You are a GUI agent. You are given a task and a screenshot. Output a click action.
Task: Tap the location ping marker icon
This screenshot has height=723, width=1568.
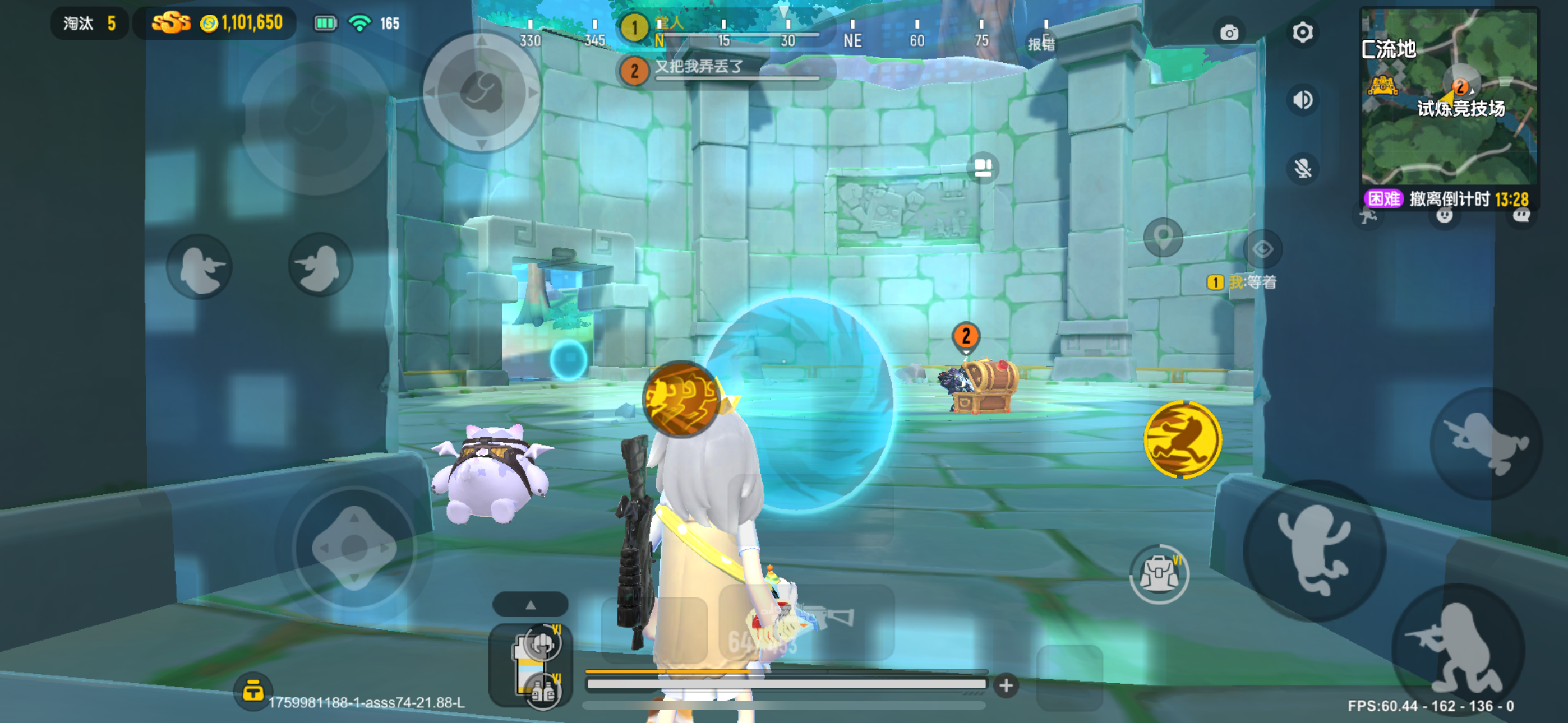coord(1163,237)
